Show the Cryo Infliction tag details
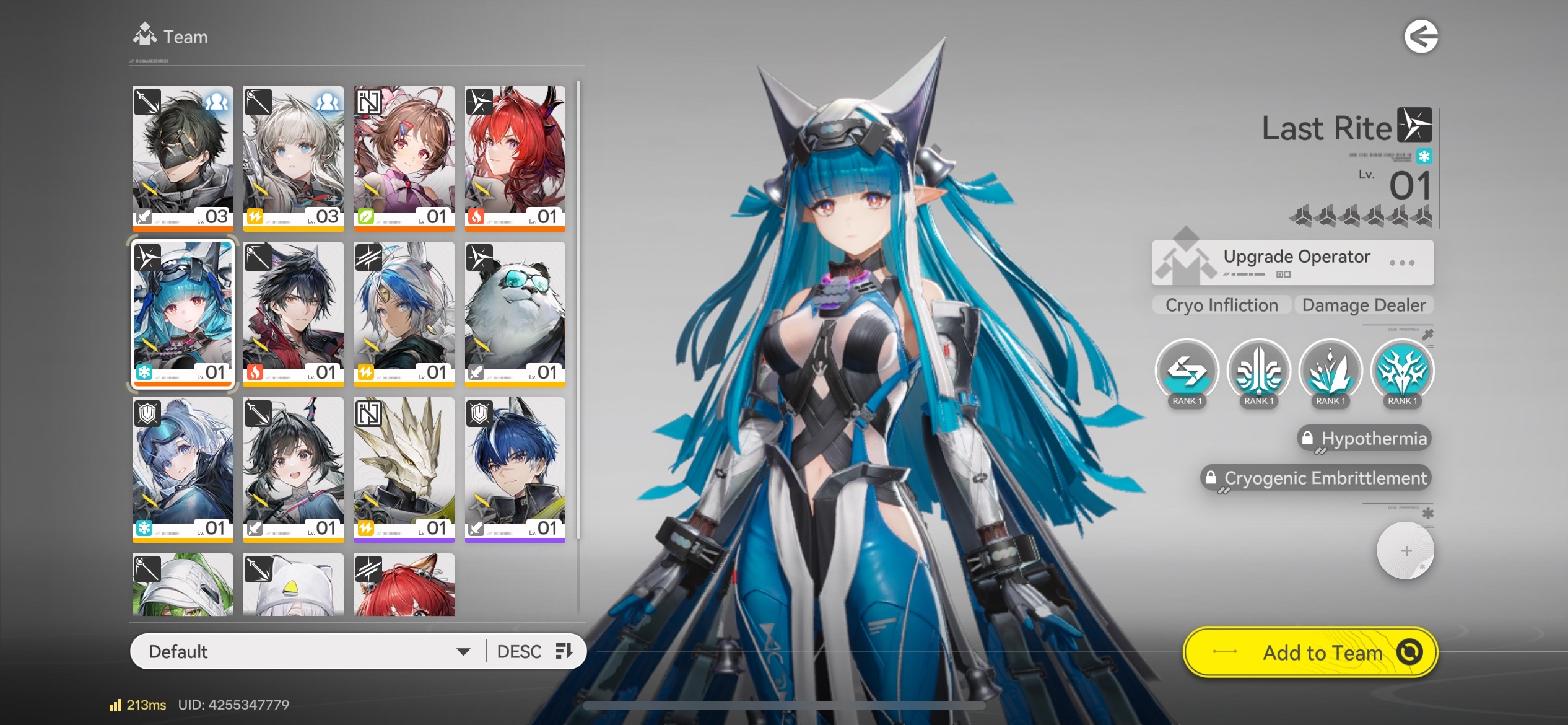 coord(1221,305)
